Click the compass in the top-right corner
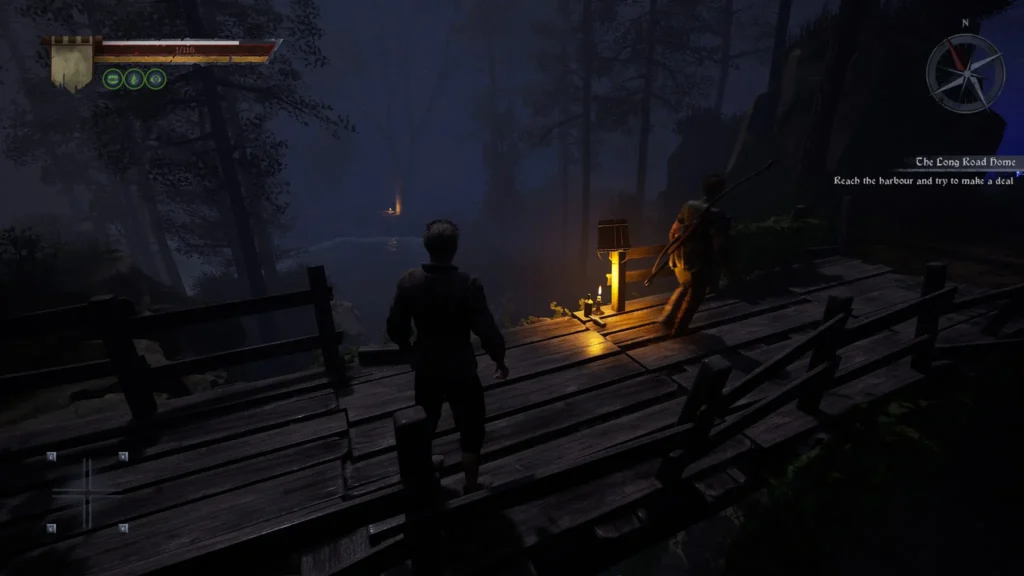The image size is (1024, 576). 964,72
